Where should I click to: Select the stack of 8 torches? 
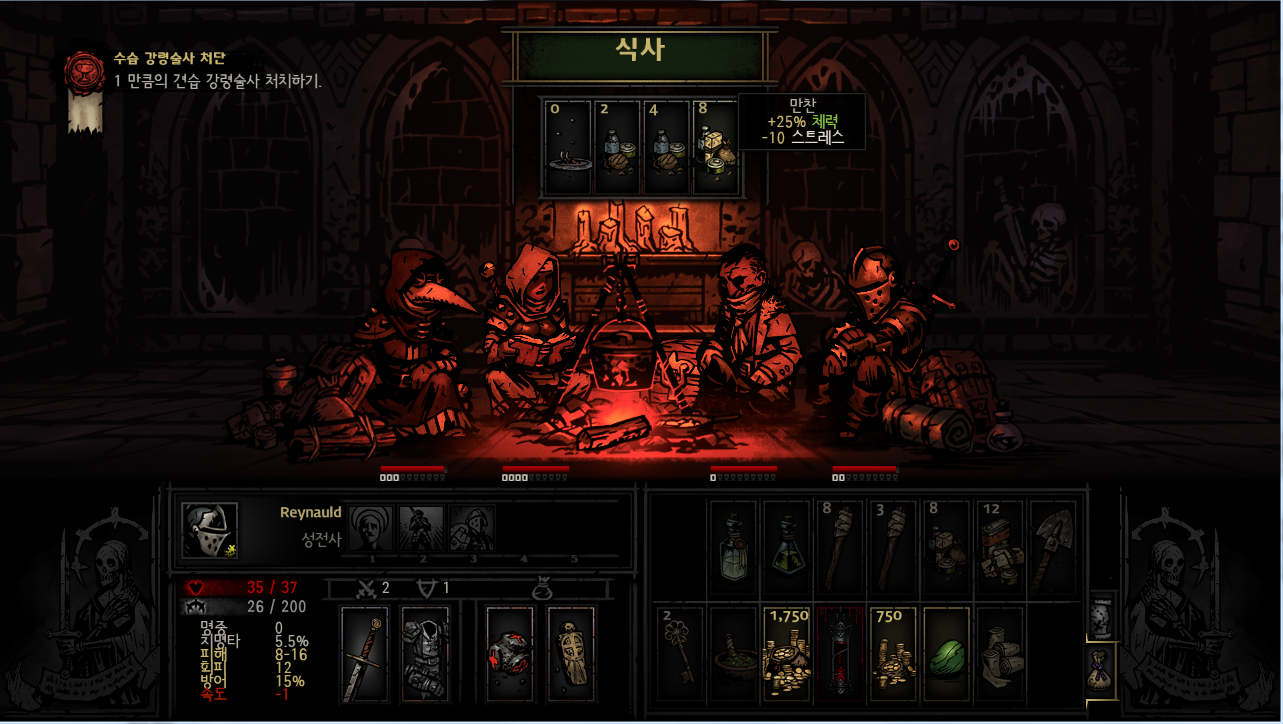tap(840, 548)
